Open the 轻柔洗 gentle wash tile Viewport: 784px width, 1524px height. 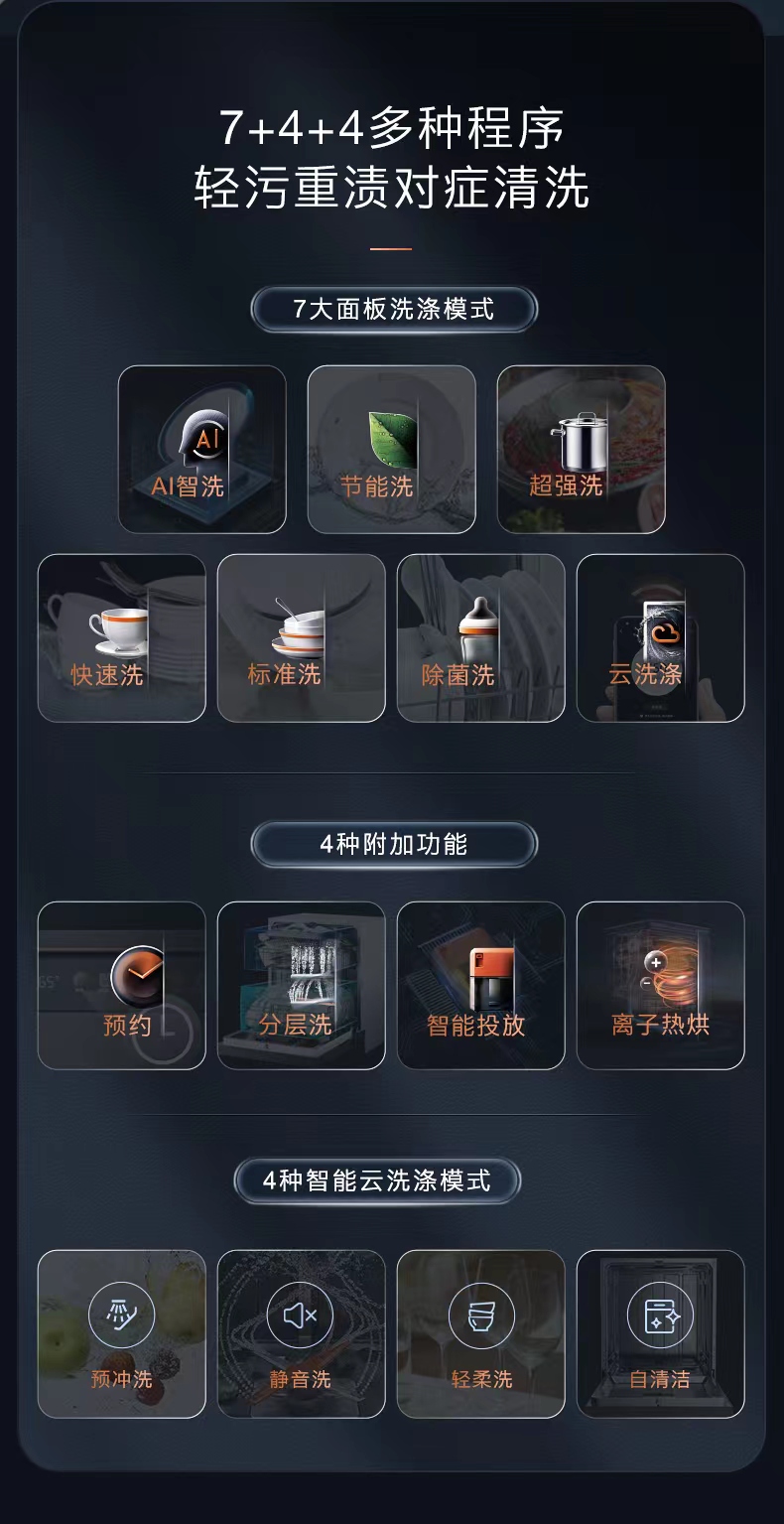click(480, 1333)
